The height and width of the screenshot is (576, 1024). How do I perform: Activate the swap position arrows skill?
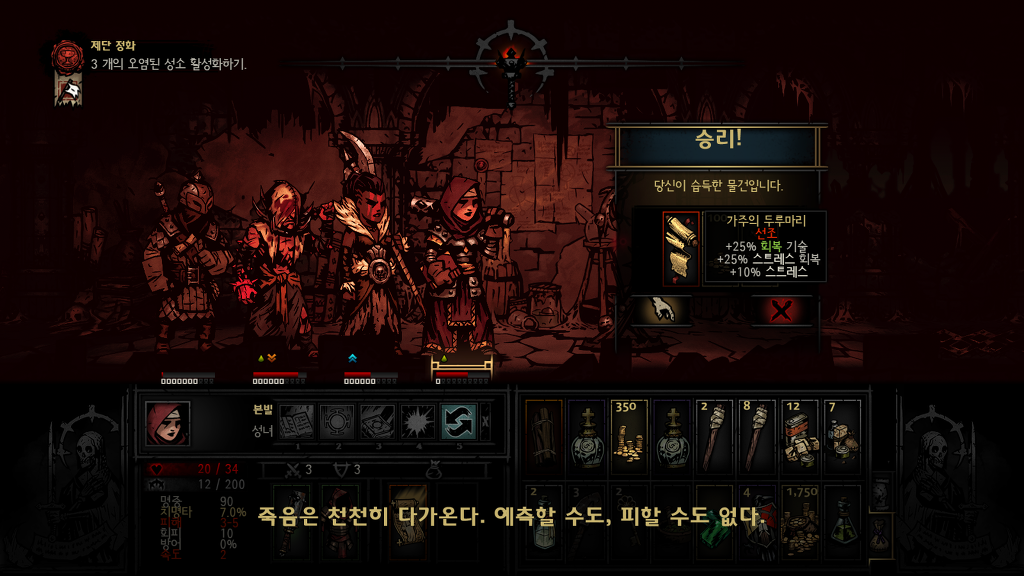(x=459, y=422)
